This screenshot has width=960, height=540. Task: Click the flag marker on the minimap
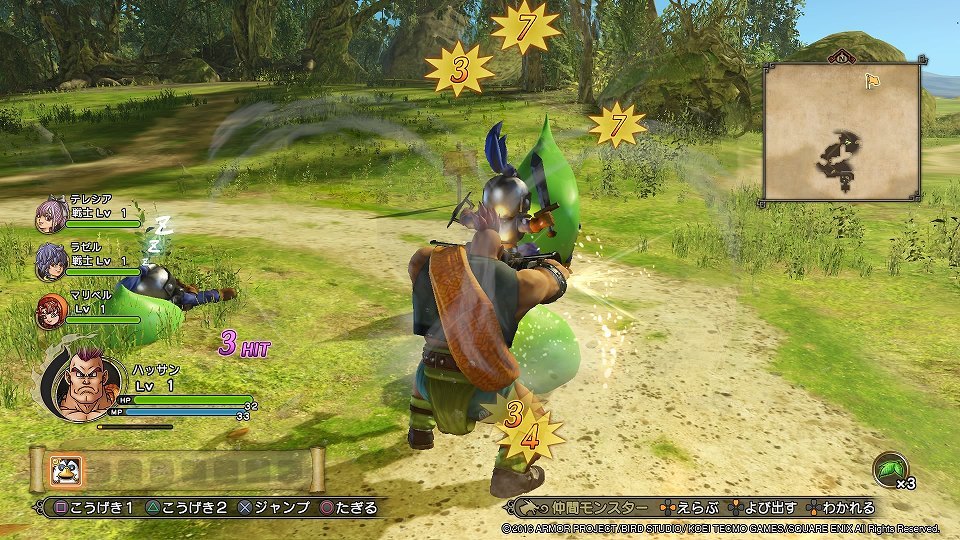[871, 80]
